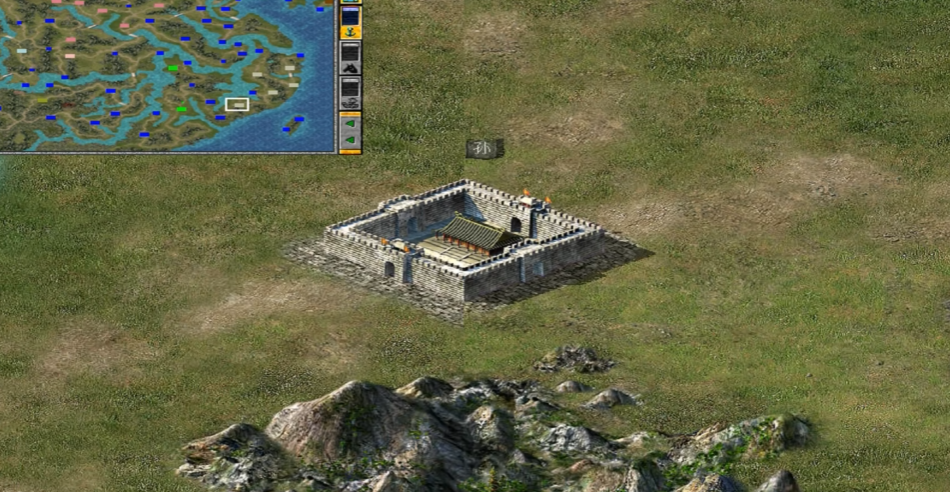Select the anchor naval filter button

[x=350, y=21]
